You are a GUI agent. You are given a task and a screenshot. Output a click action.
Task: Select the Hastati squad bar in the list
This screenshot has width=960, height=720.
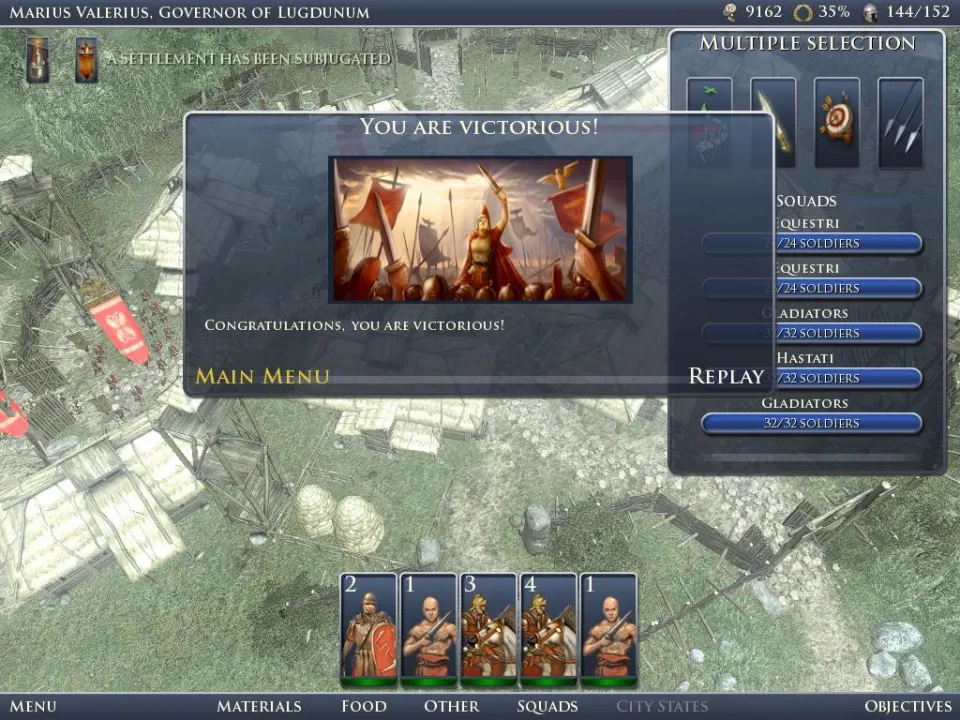[x=811, y=378]
